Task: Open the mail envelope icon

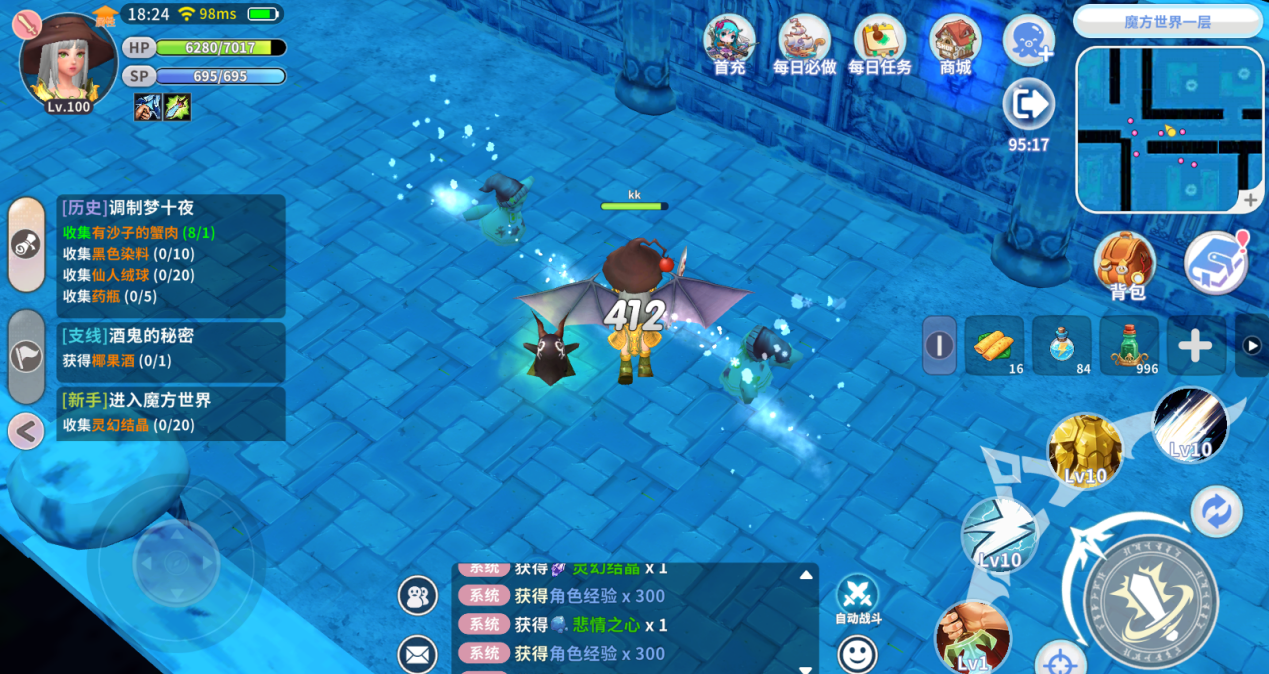Action: point(417,655)
